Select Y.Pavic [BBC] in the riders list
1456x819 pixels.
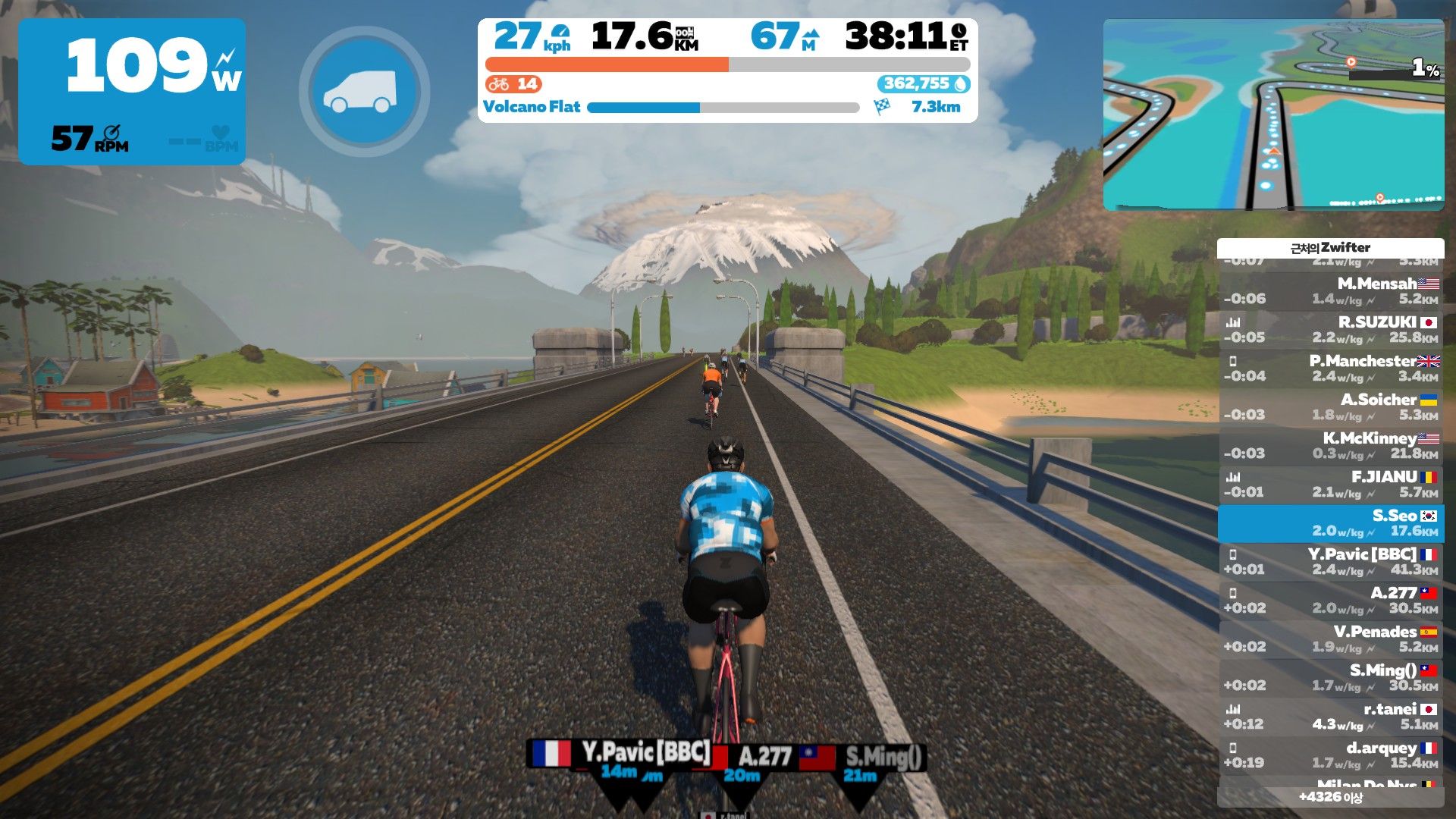(x=1331, y=562)
